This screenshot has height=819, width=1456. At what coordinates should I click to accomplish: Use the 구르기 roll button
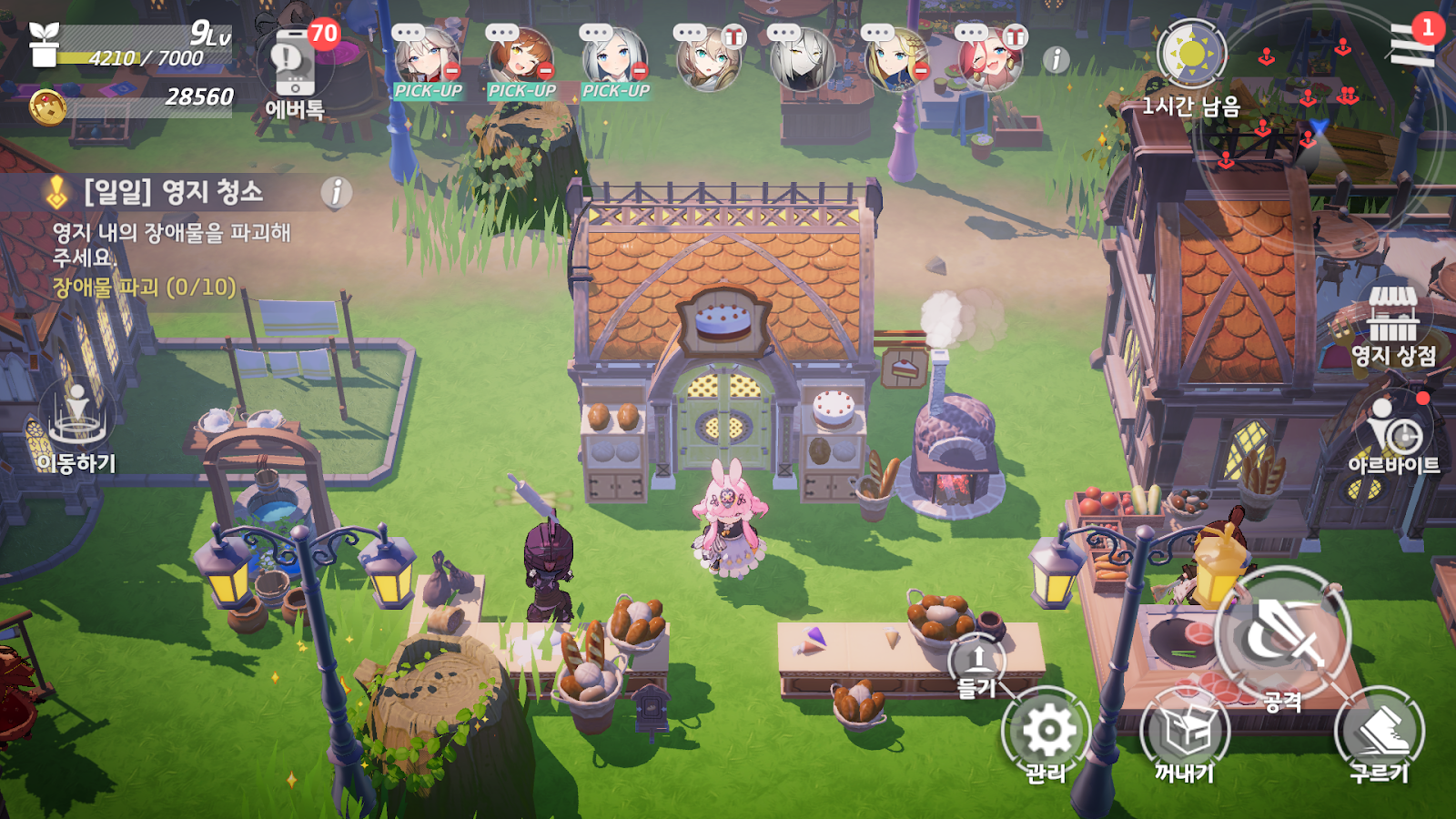[x=1379, y=733]
